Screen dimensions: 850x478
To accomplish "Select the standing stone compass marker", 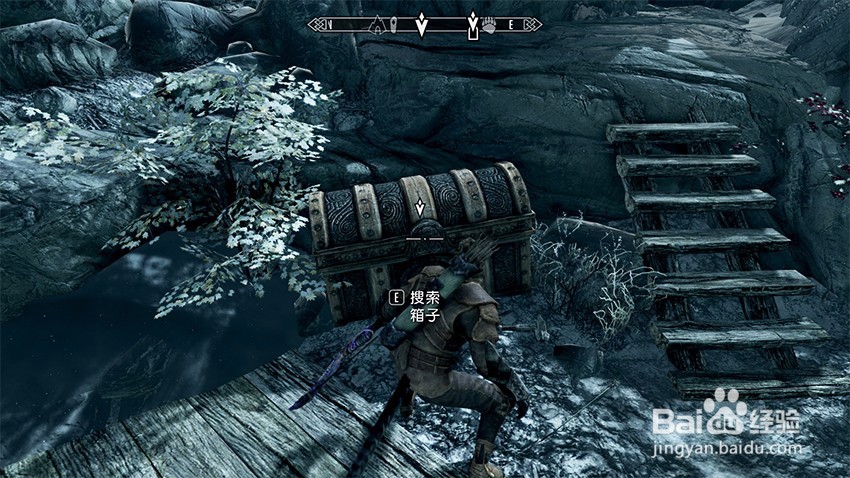I will (395, 24).
